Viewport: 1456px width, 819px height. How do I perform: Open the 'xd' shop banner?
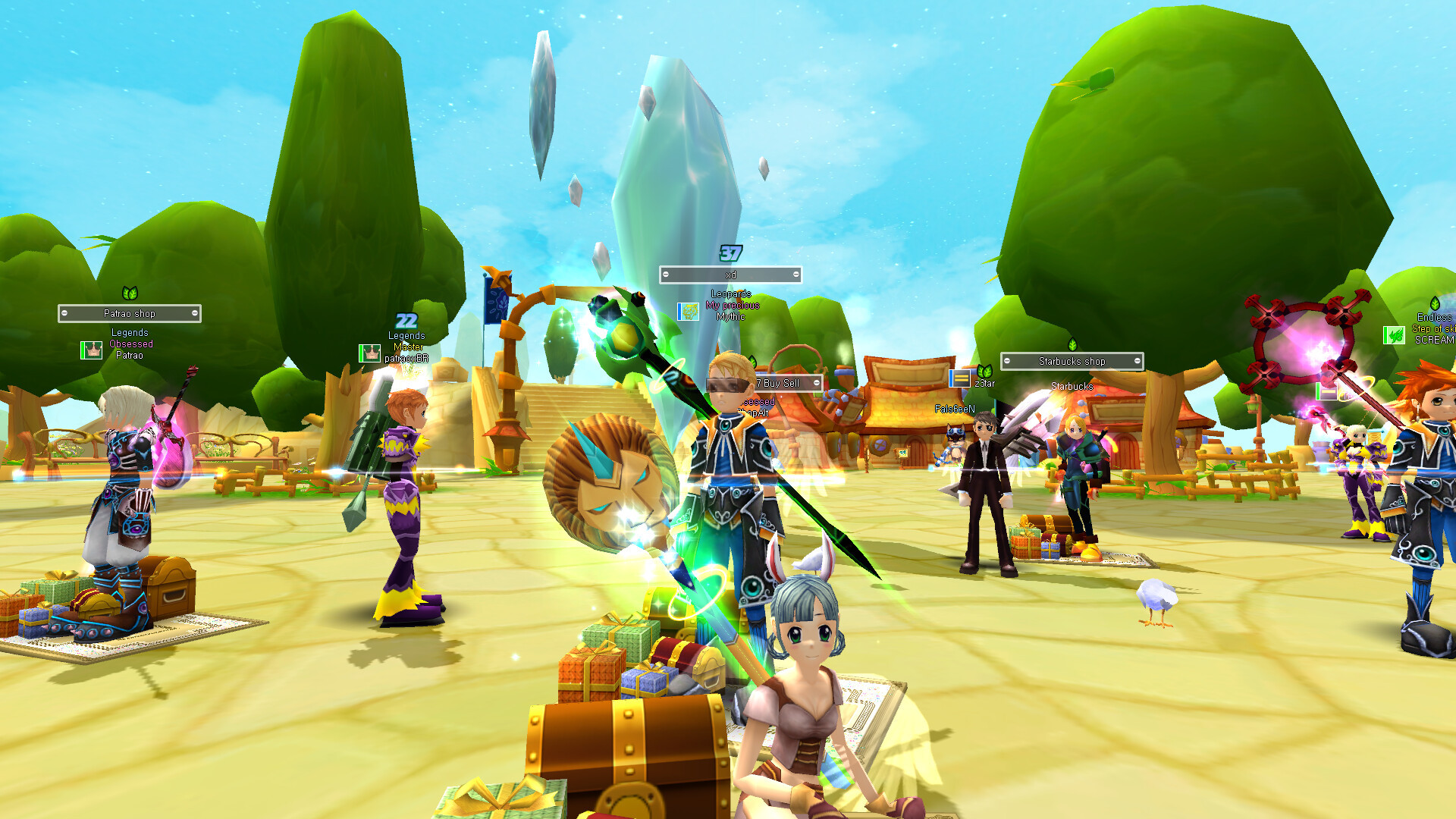pos(730,275)
